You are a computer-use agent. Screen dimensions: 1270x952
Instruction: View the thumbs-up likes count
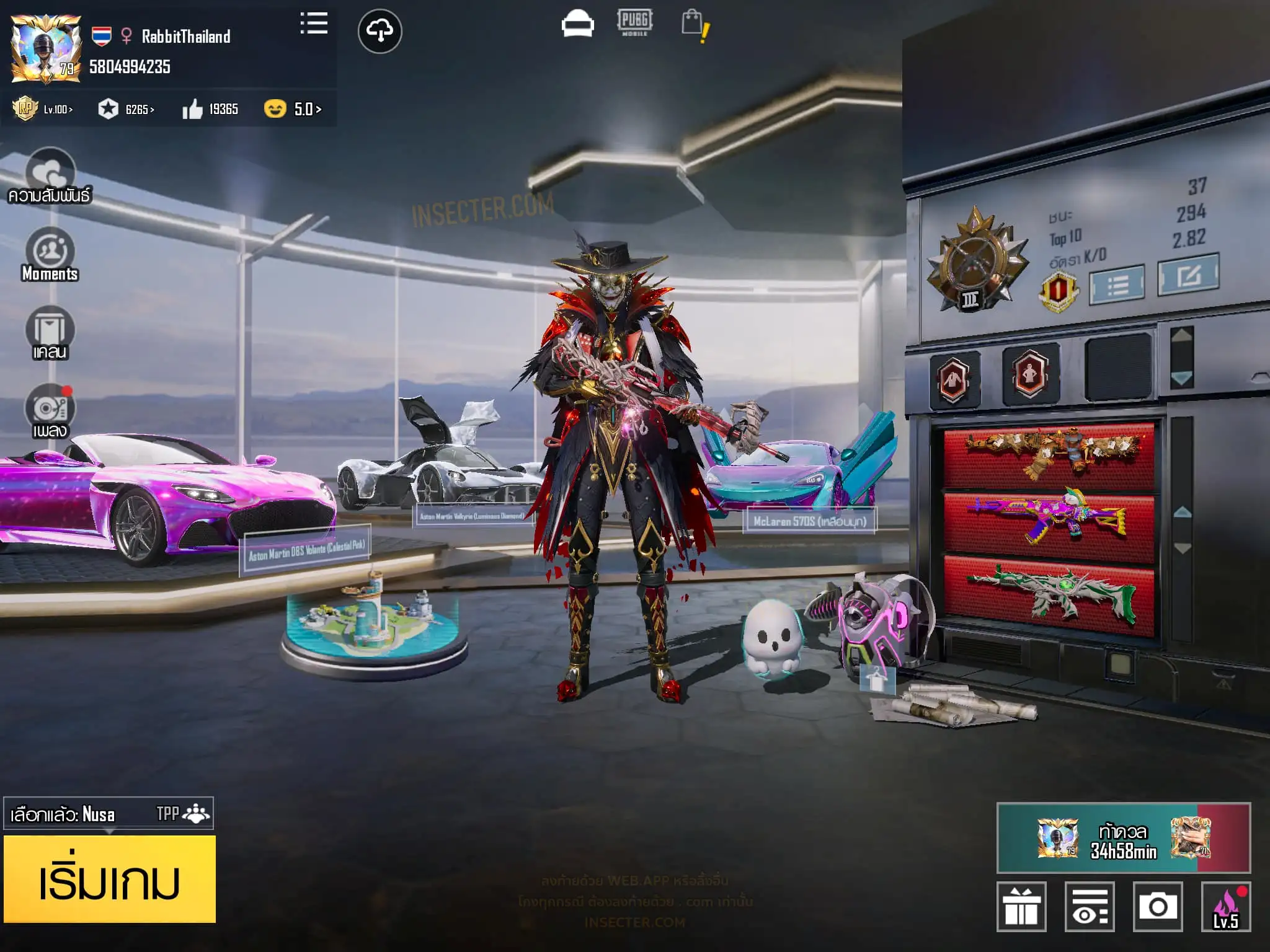point(210,110)
